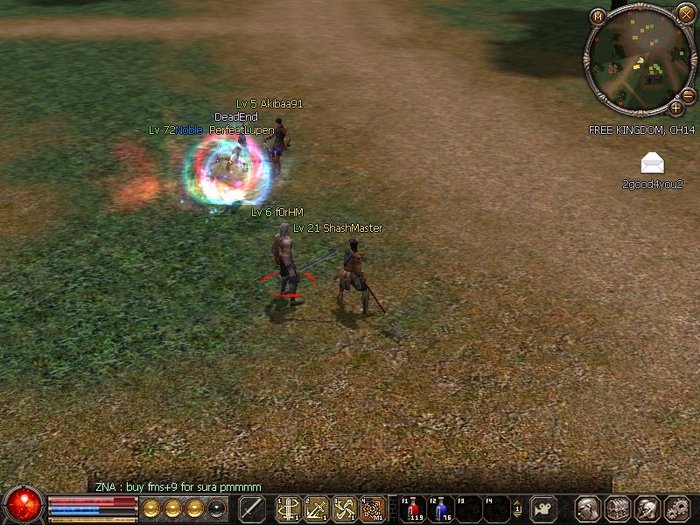Activate the second skill in the quickslot bar
The height and width of the screenshot is (525, 700).
point(317,508)
